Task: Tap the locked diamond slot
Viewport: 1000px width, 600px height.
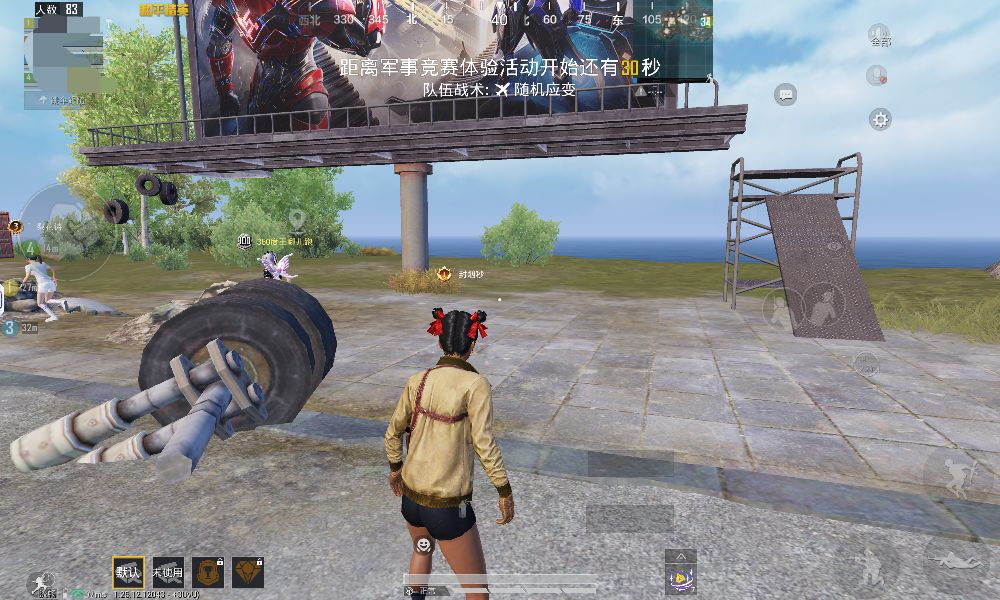Action: pos(247,572)
